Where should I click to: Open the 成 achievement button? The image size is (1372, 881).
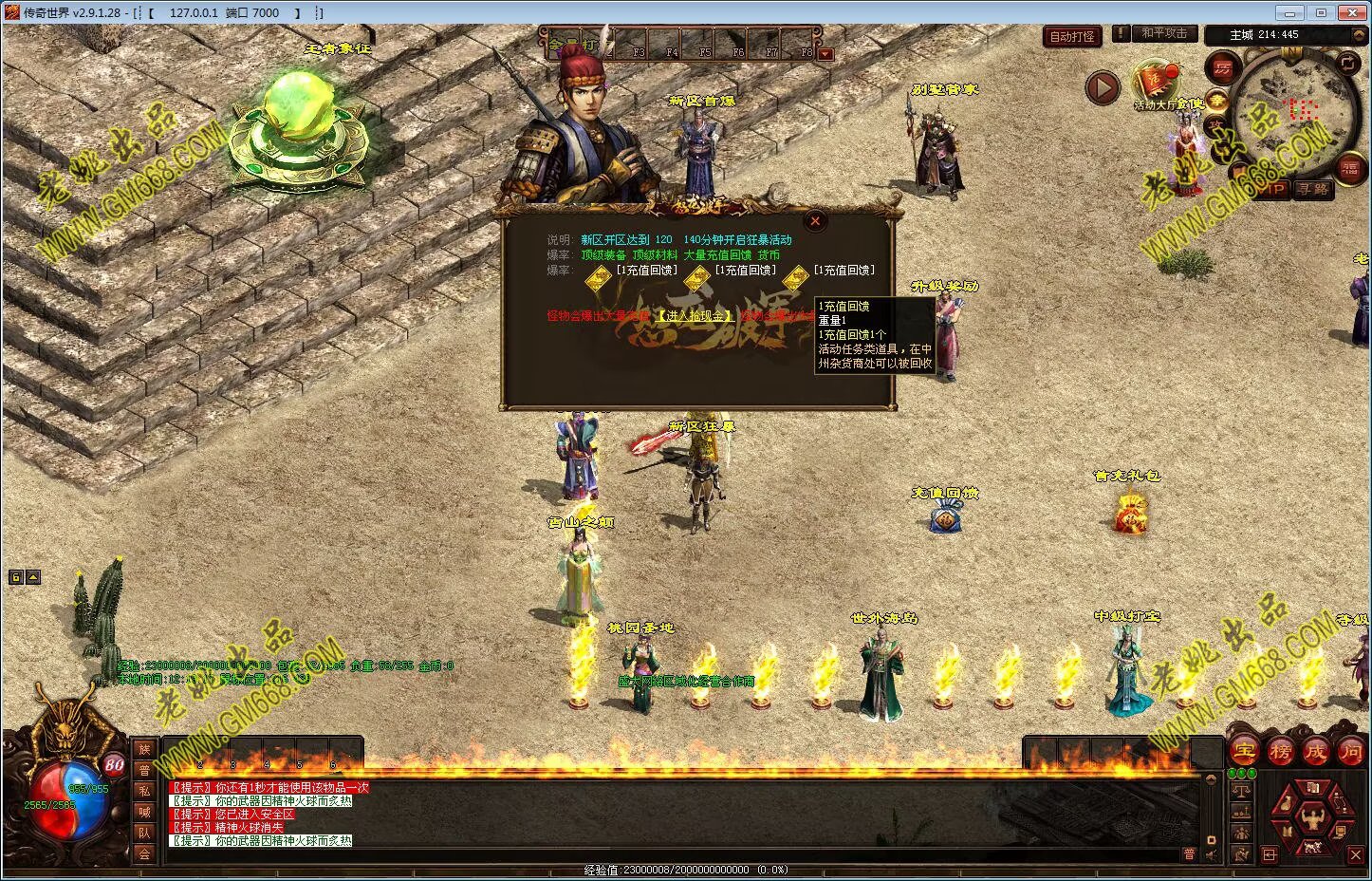(1315, 751)
